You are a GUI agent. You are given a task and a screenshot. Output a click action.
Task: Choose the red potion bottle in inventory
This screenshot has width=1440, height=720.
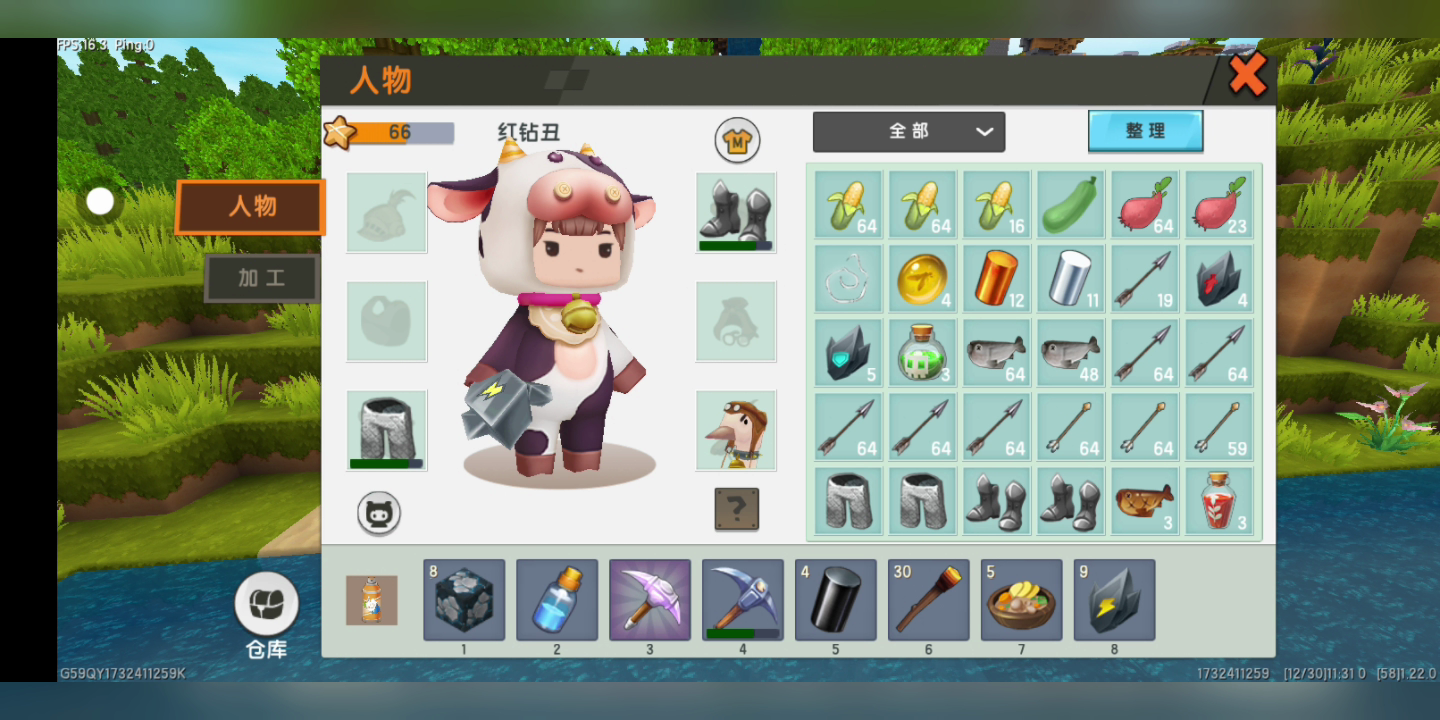click(1218, 501)
